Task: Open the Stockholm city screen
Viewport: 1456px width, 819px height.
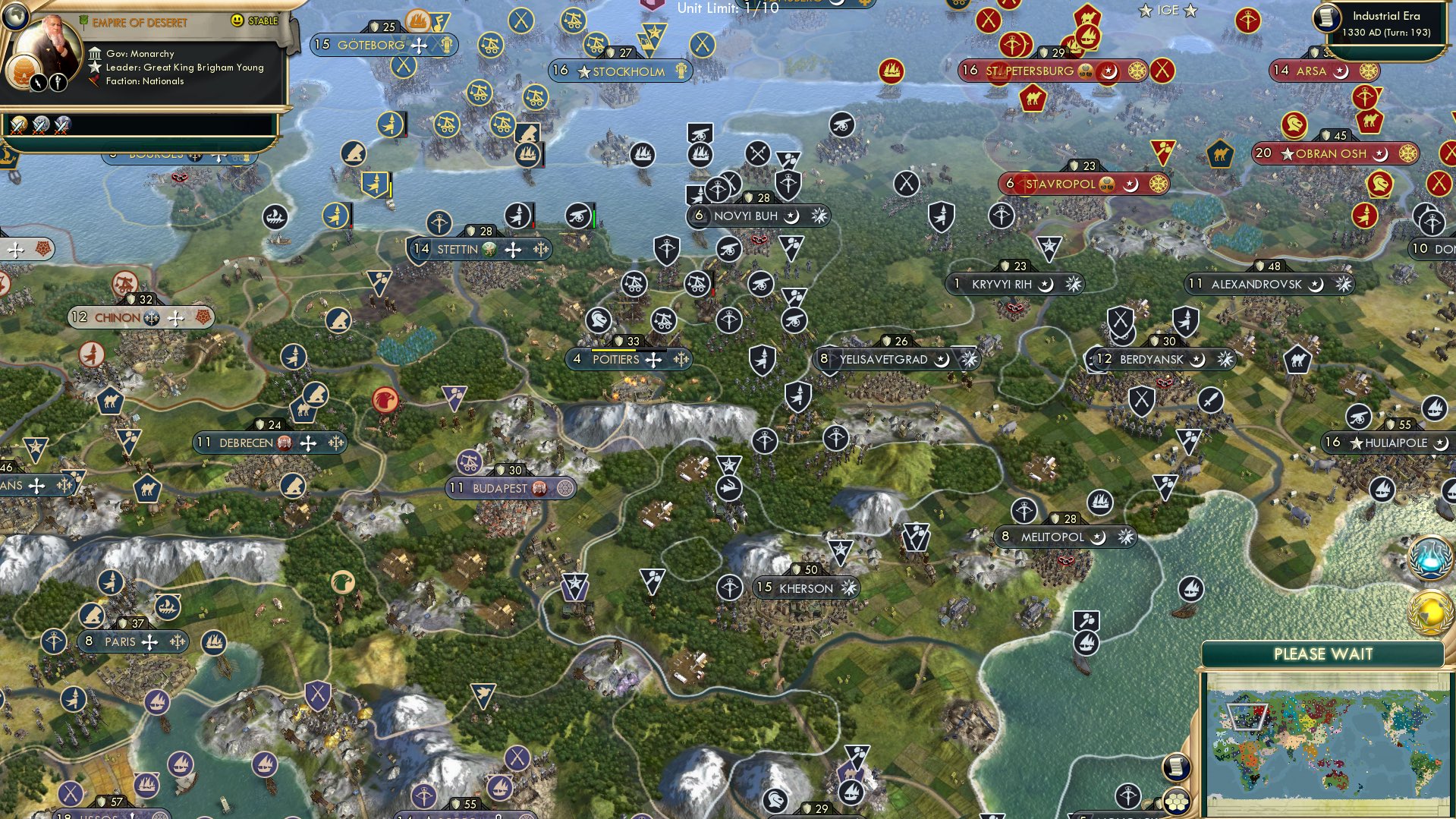Action: [619, 71]
